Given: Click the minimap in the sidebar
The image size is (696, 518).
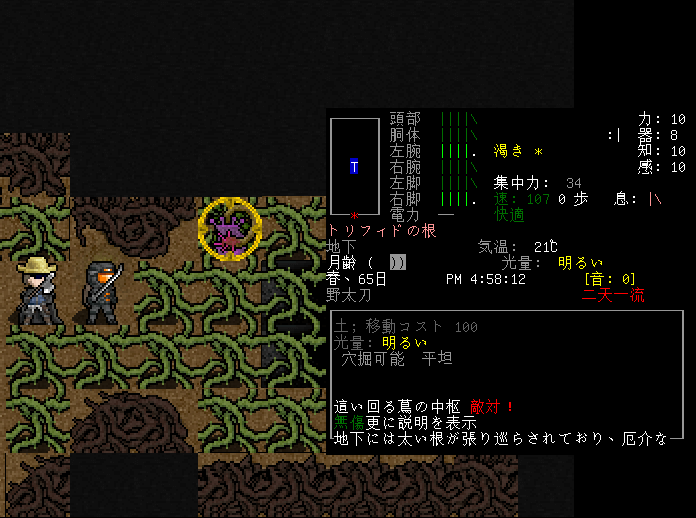Looking at the screenshot, I should 354,166.
